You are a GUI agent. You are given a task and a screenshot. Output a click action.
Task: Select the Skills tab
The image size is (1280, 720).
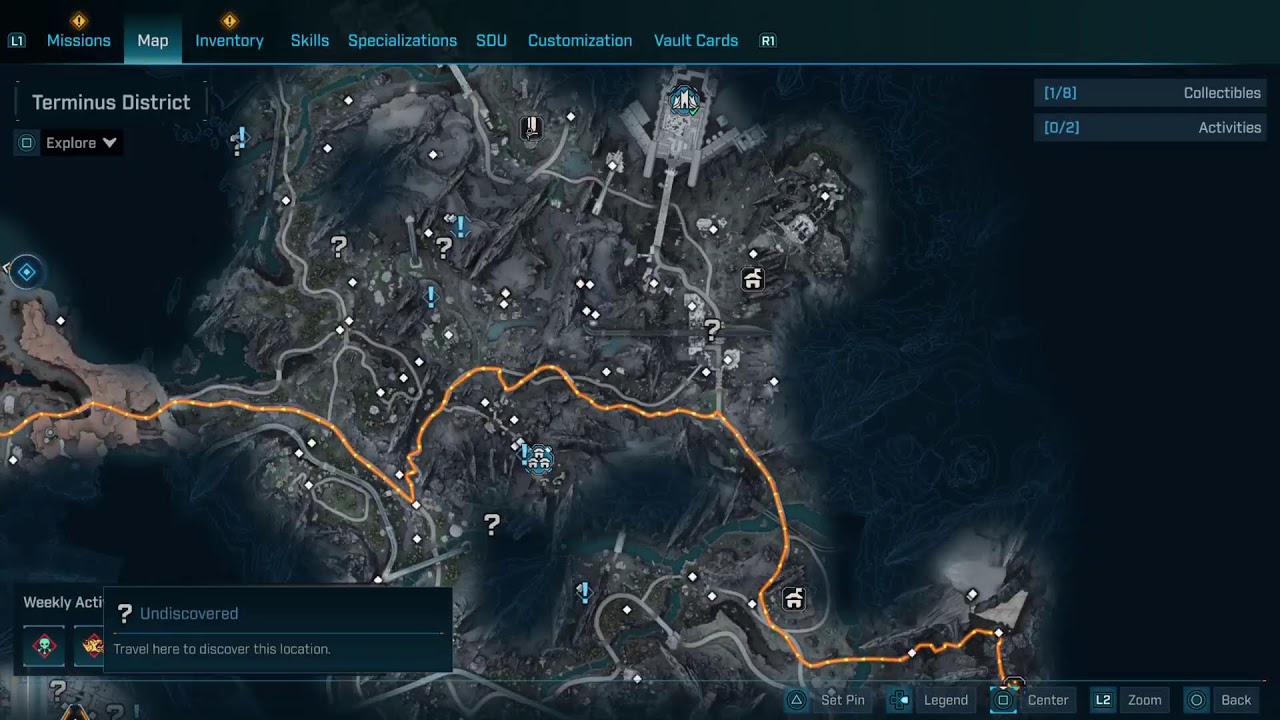click(309, 40)
